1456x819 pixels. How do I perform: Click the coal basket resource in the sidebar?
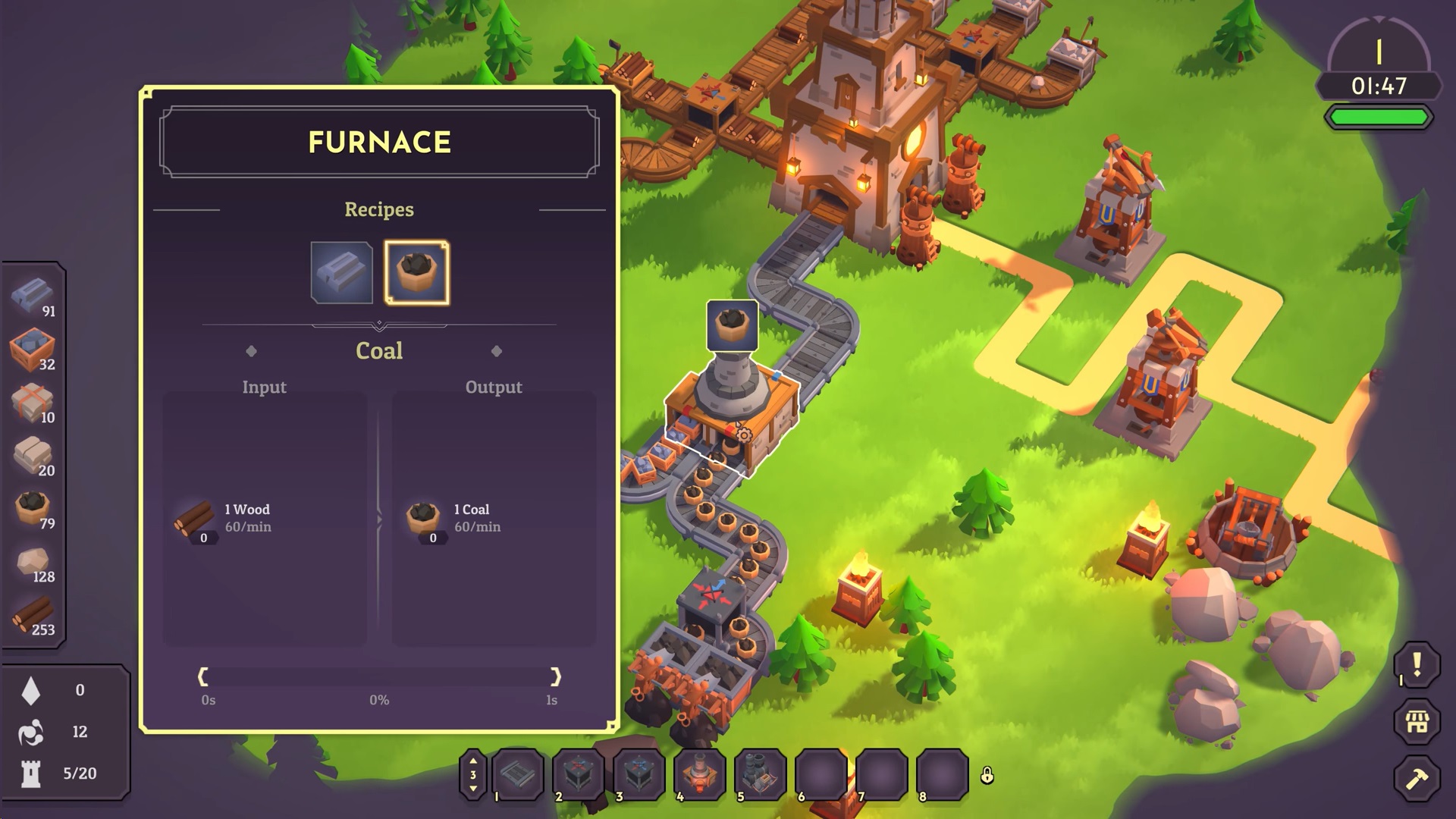pos(33,508)
